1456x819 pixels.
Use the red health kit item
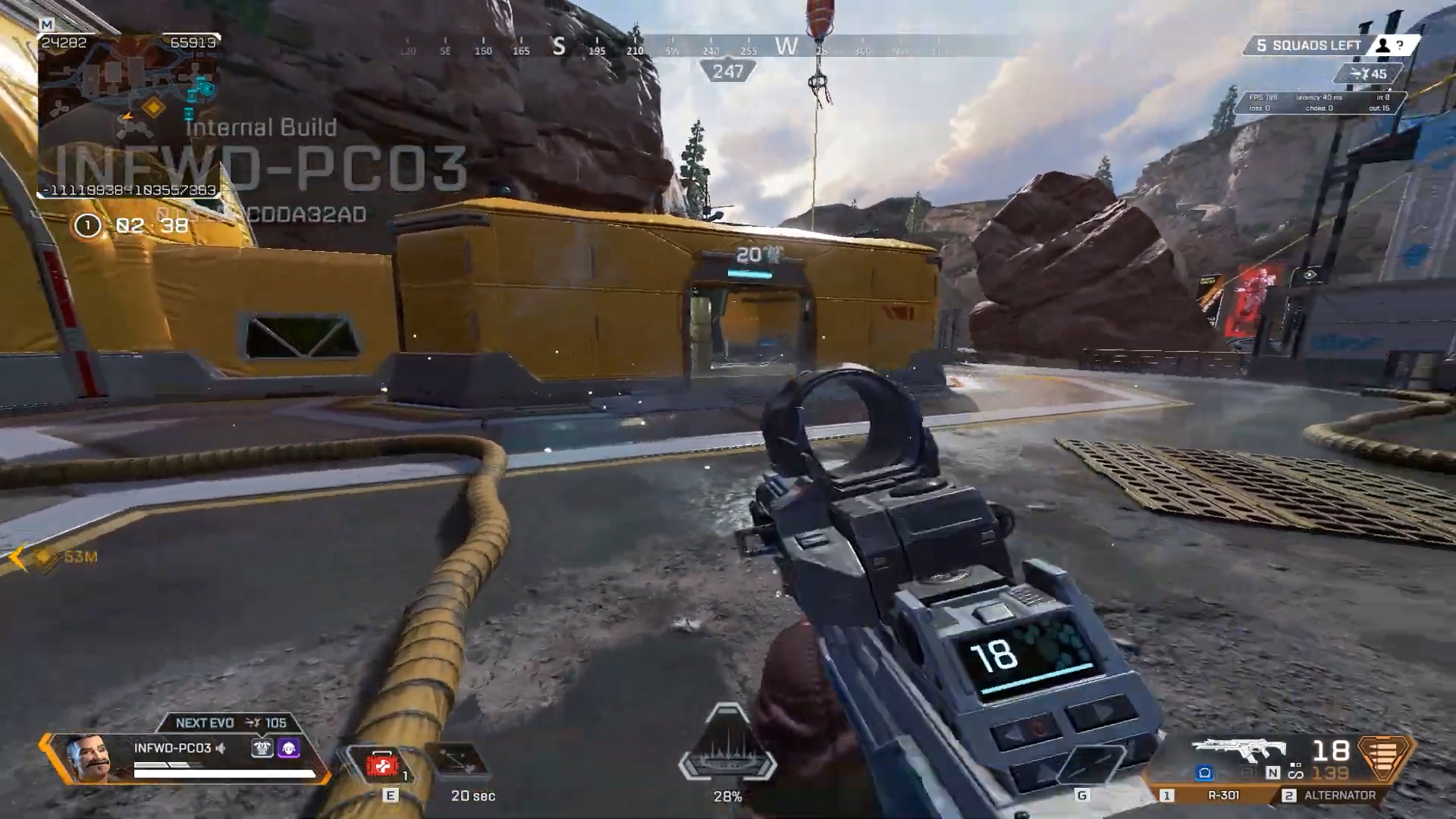(x=383, y=766)
